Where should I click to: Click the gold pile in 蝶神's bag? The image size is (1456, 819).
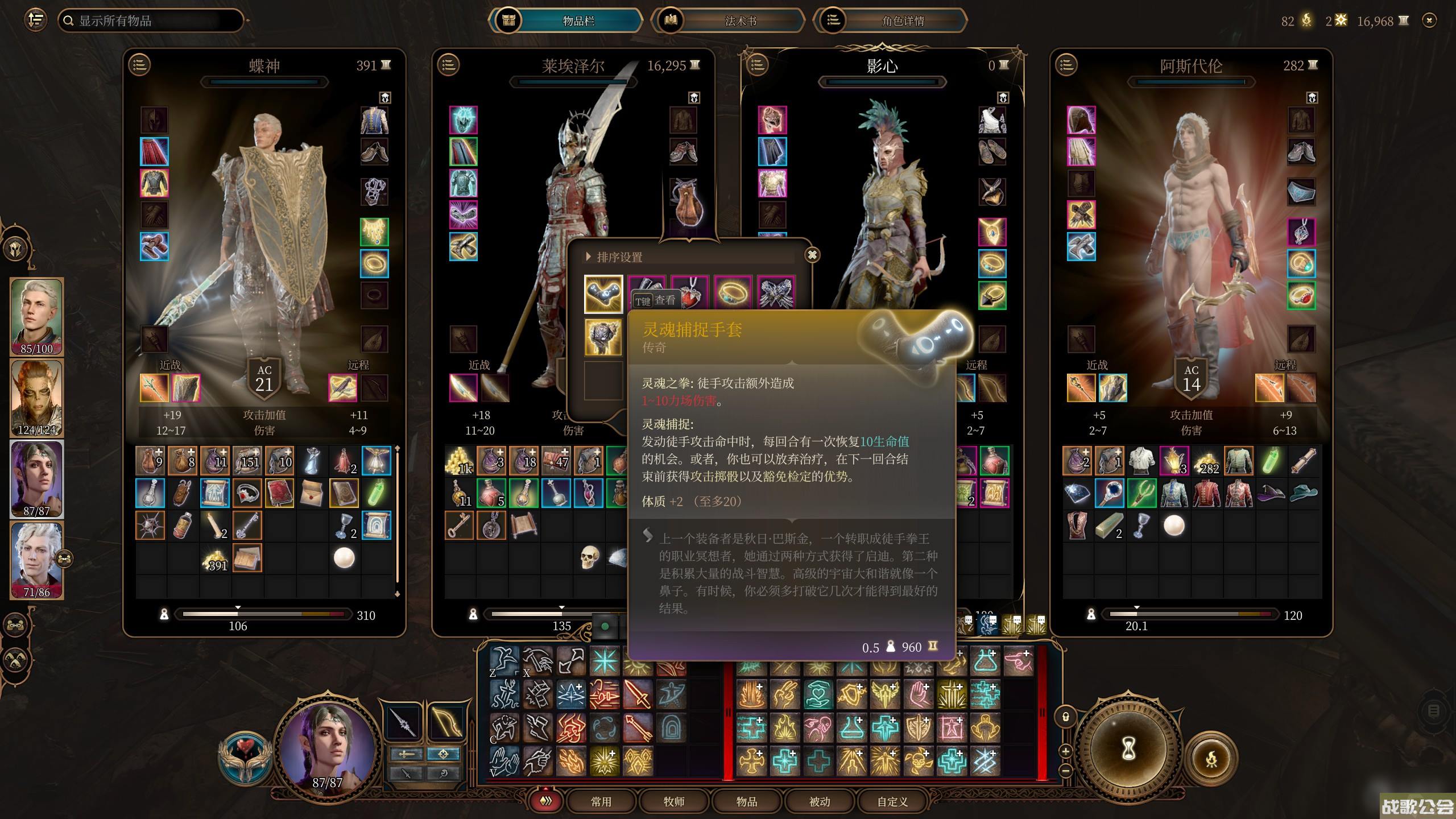pyautogui.click(x=215, y=559)
